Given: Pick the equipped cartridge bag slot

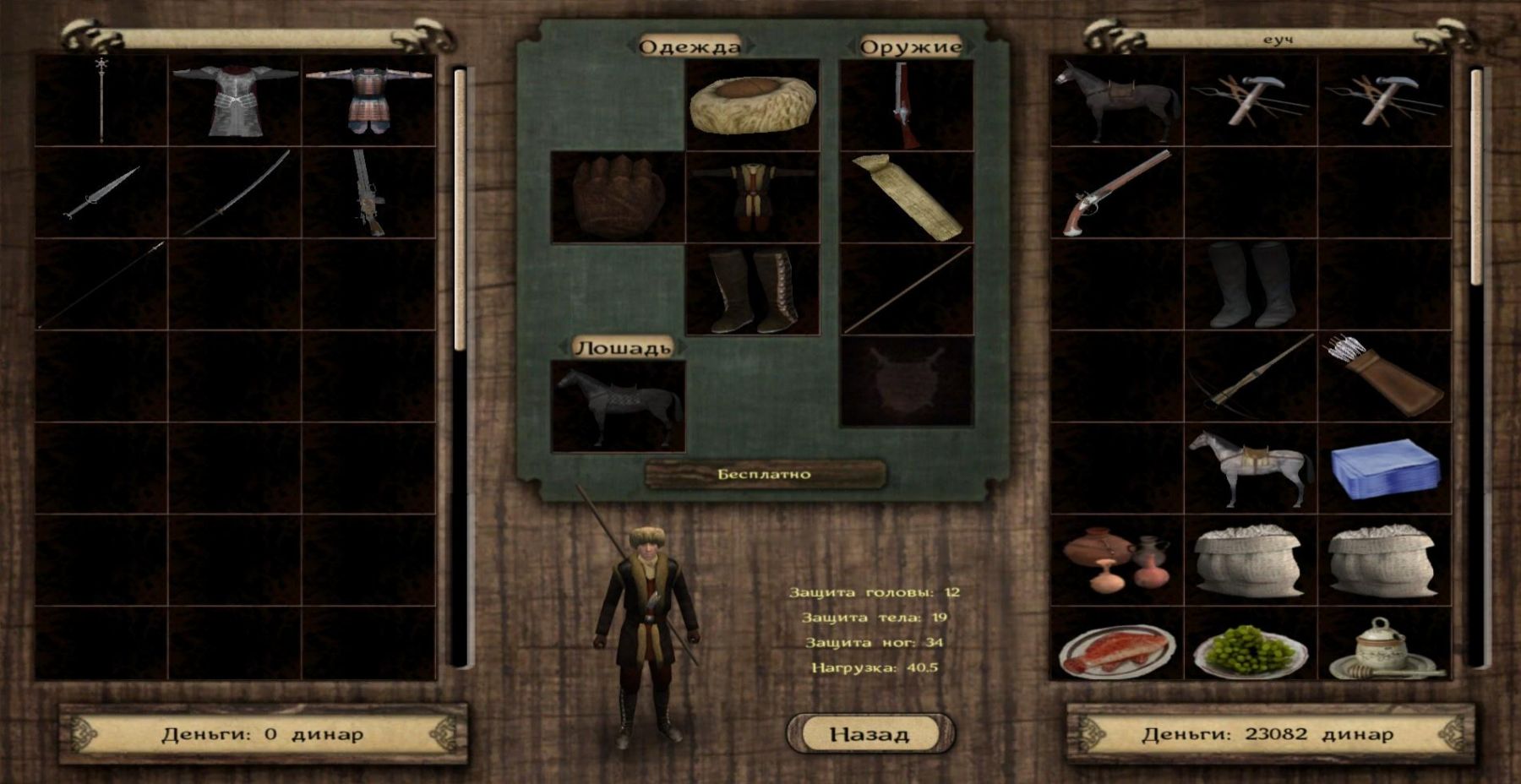Looking at the screenshot, I should click(x=906, y=197).
